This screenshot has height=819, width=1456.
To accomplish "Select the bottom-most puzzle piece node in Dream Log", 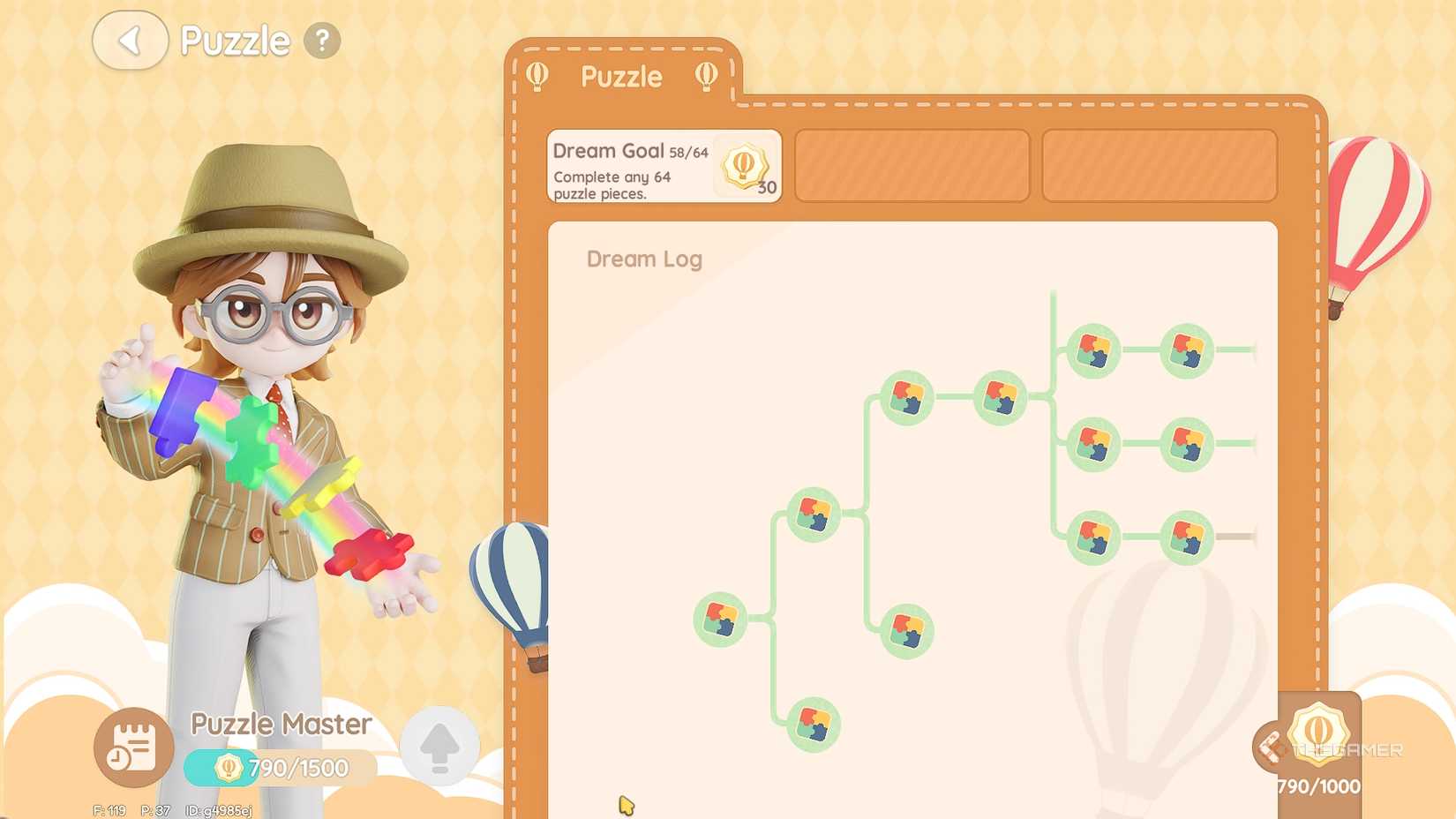I will click(x=812, y=725).
